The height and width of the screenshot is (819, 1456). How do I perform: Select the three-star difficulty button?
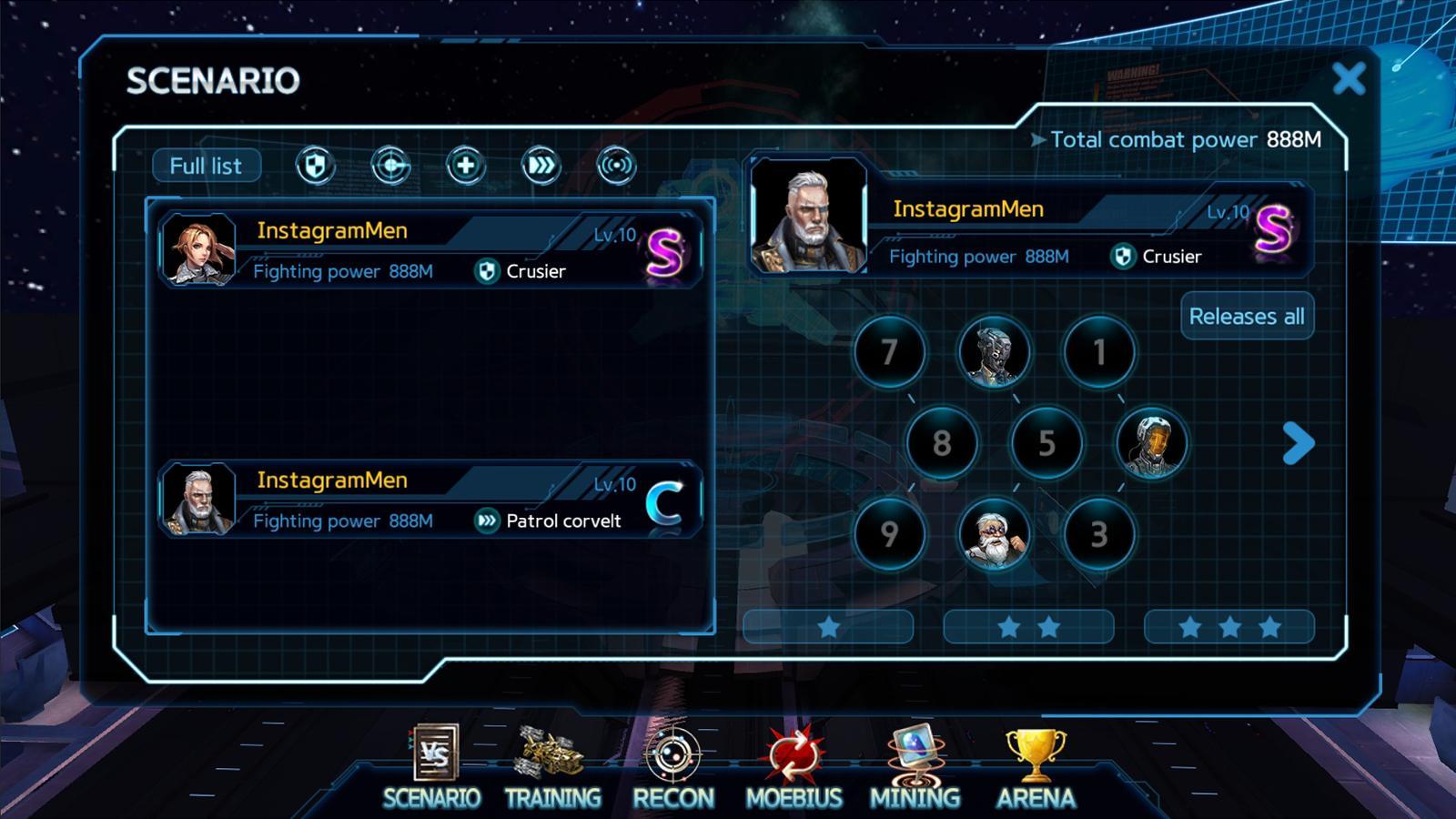[x=1228, y=627]
